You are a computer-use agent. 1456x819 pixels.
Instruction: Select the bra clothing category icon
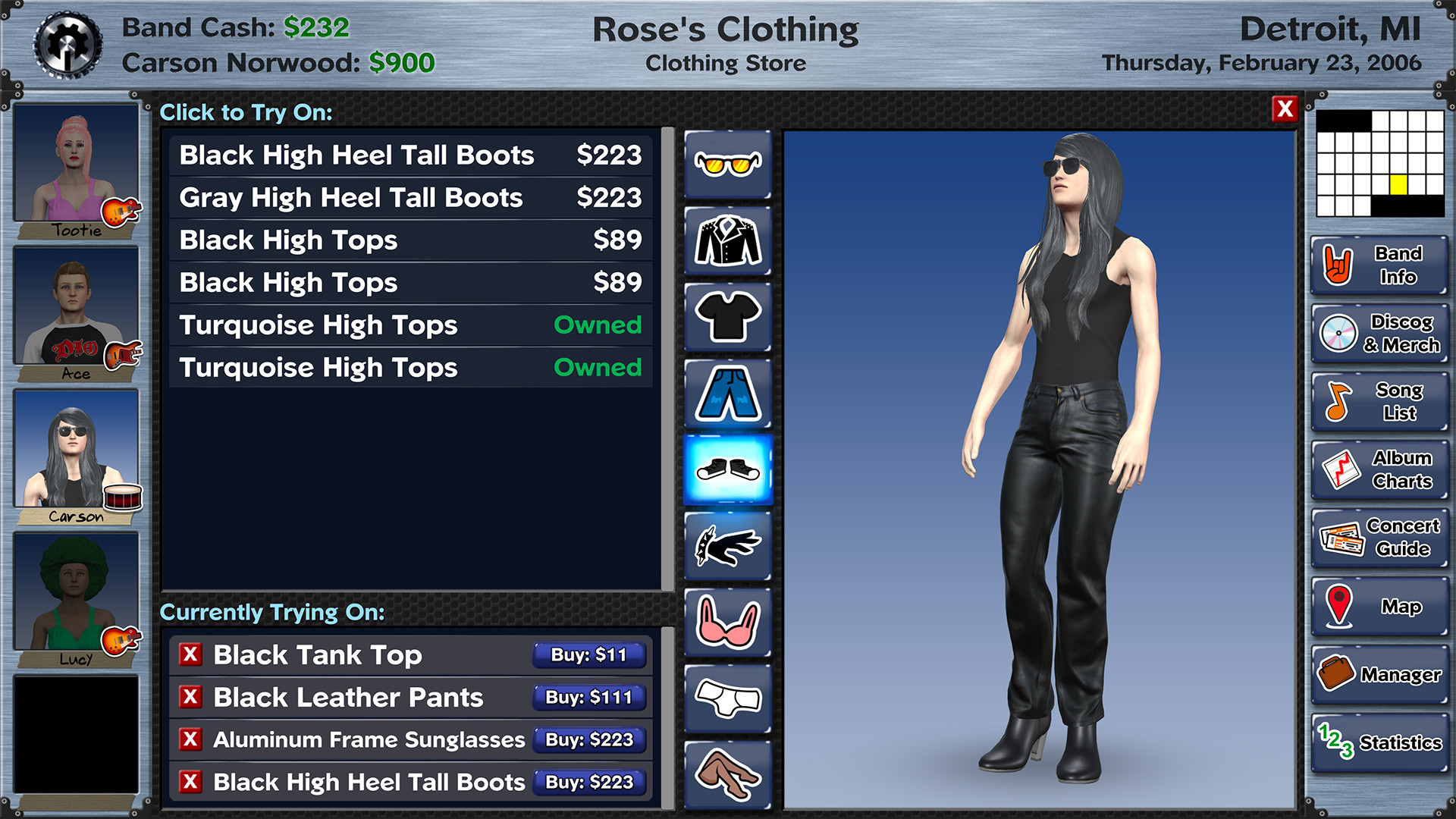[x=726, y=620]
